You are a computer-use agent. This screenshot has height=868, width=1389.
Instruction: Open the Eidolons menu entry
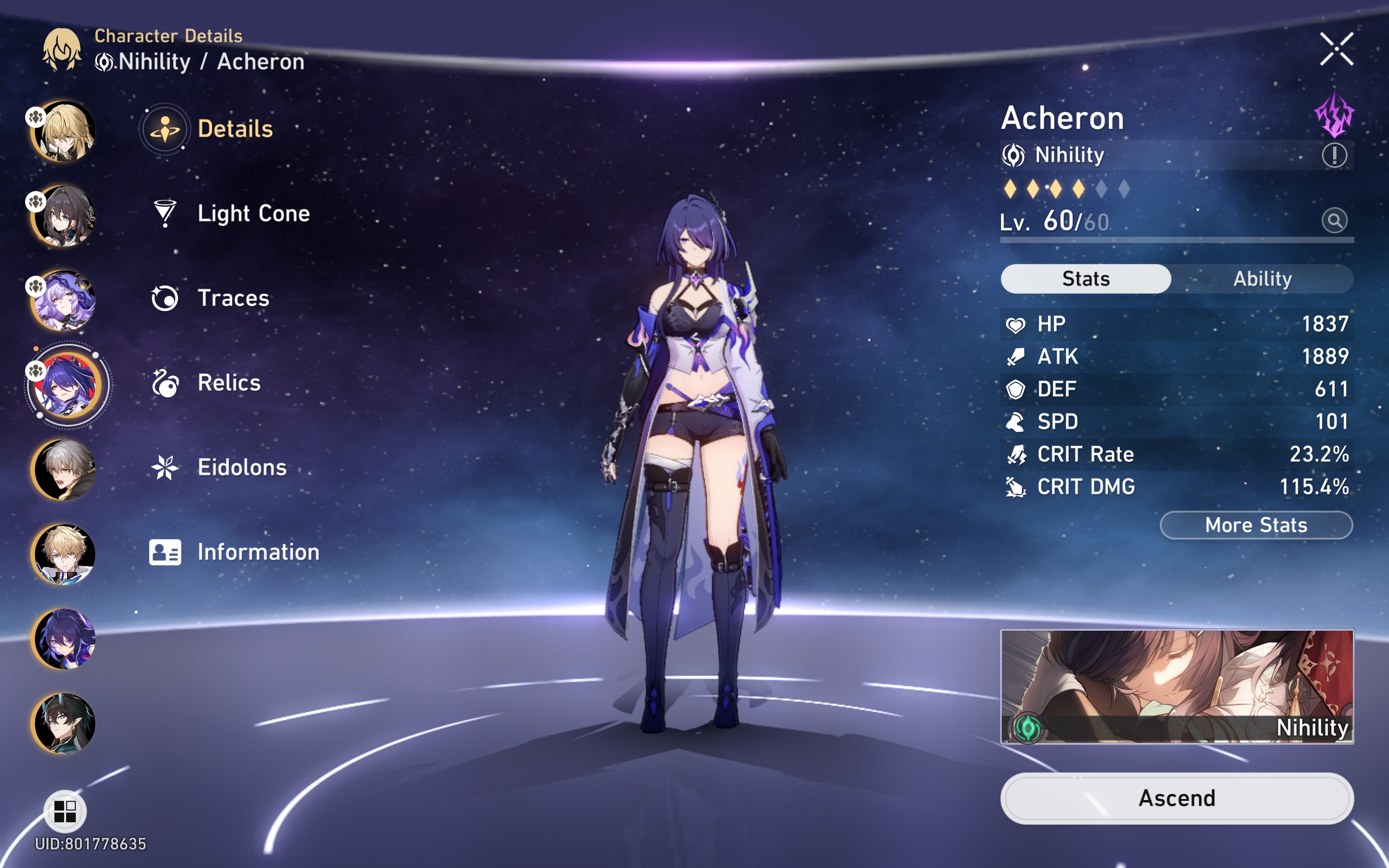pyautogui.click(x=241, y=467)
